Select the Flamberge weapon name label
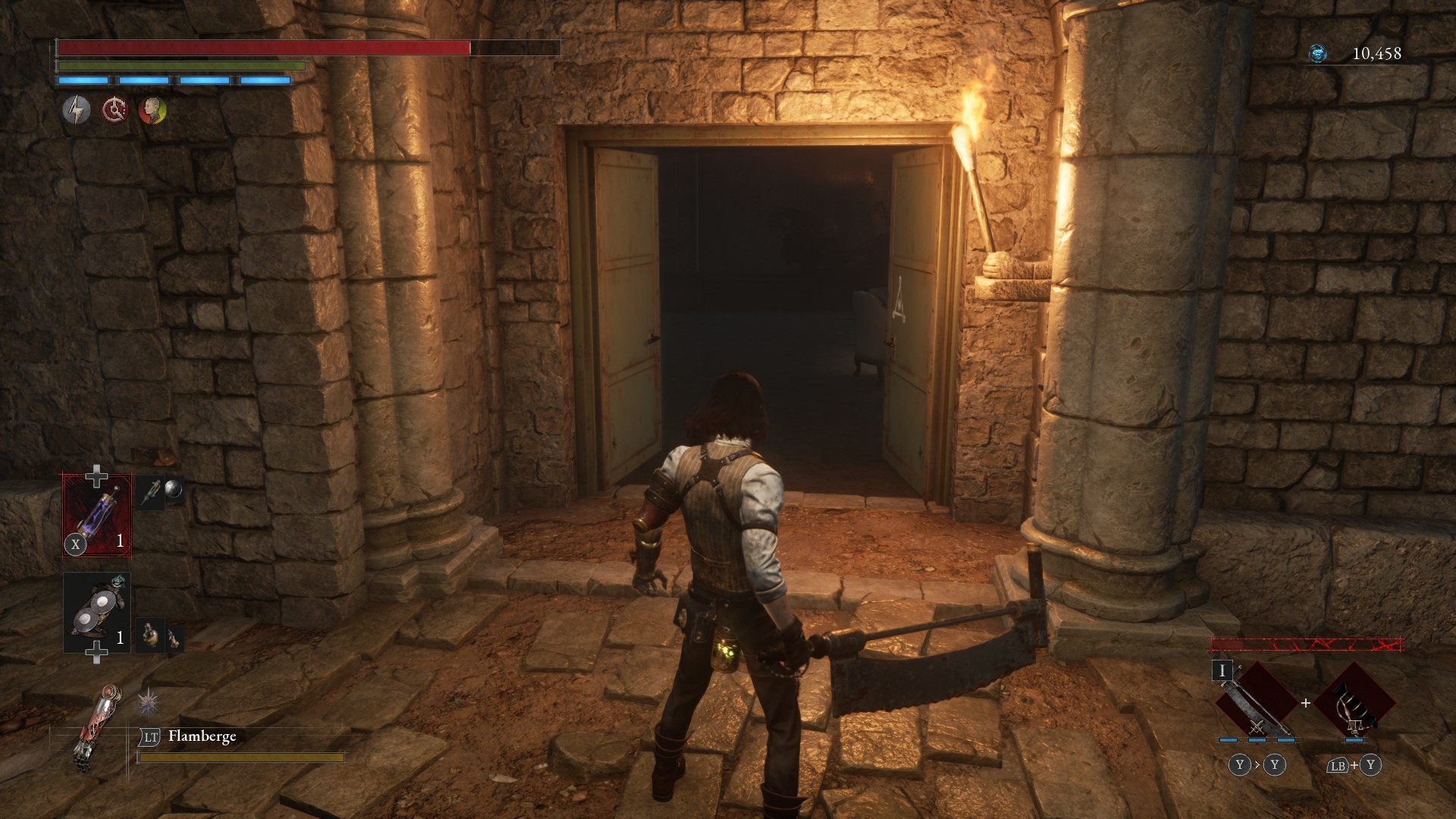The width and height of the screenshot is (1456, 819). point(202,737)
